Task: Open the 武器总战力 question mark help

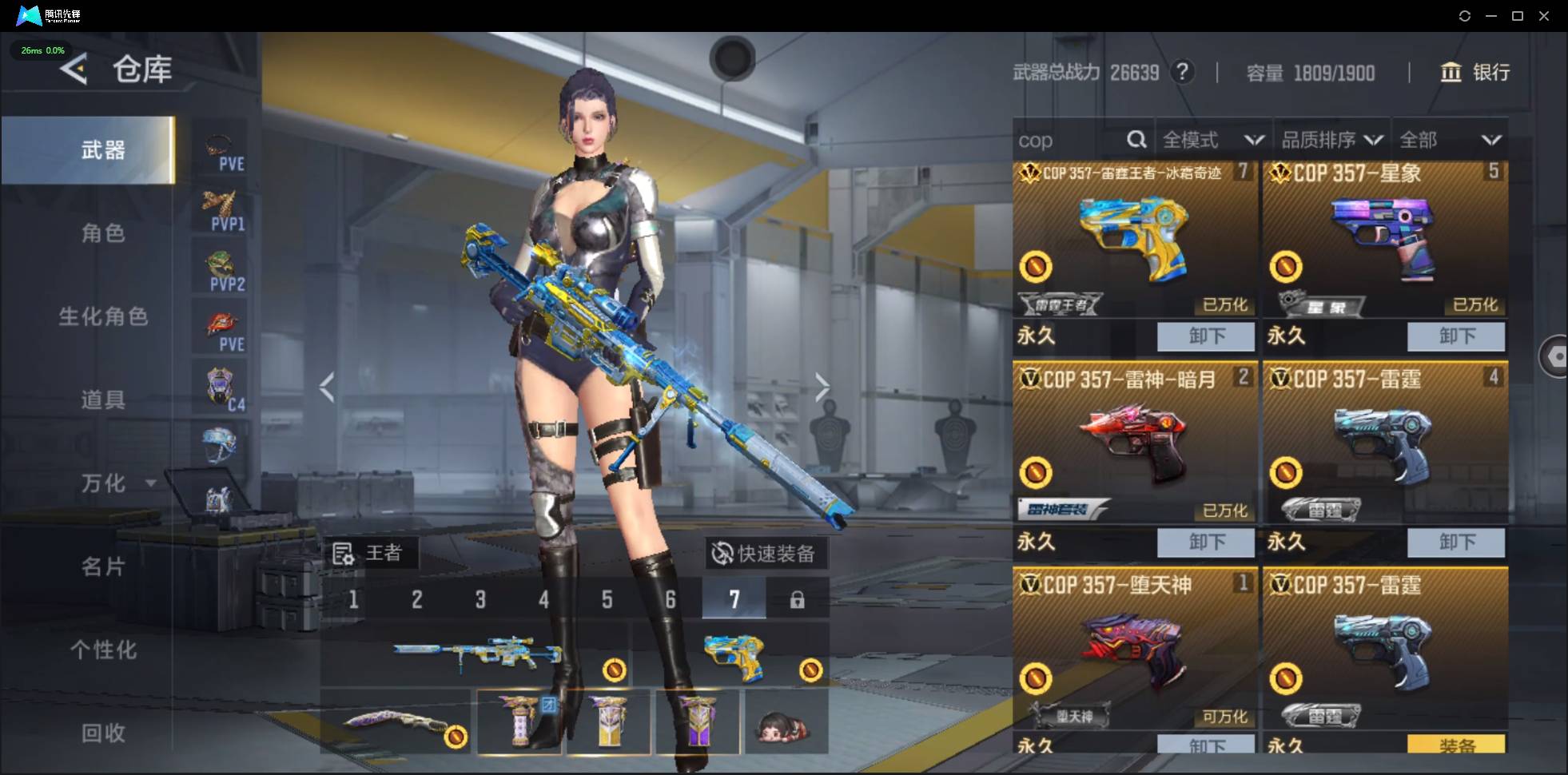Action: point(1182,73)
